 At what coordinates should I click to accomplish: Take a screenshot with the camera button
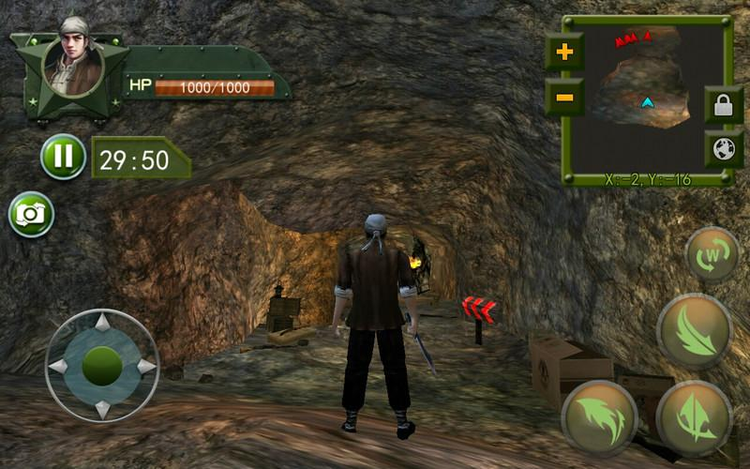[x=31, y=214]
